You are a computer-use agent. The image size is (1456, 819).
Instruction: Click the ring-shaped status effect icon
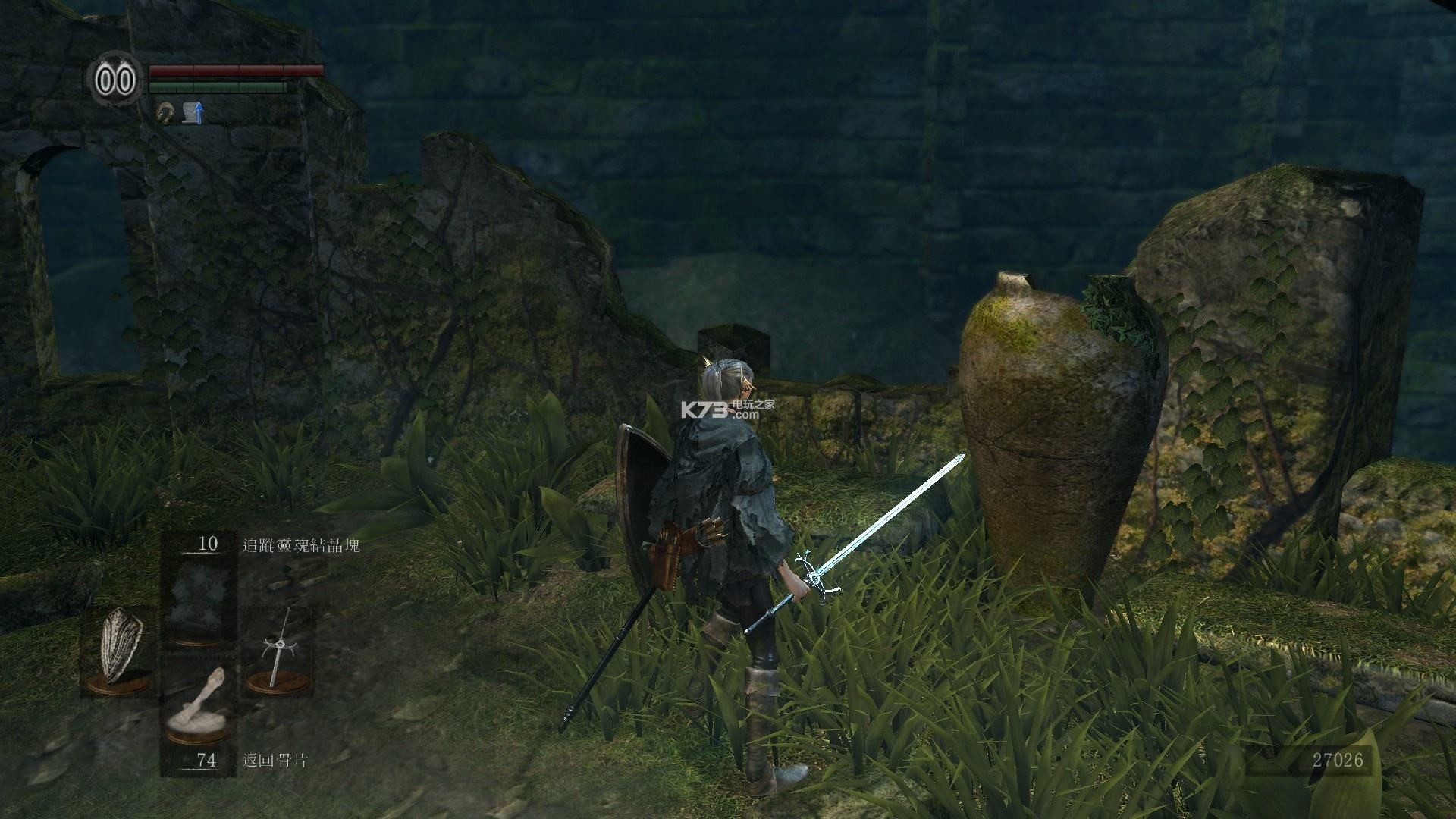click(165, 114)
